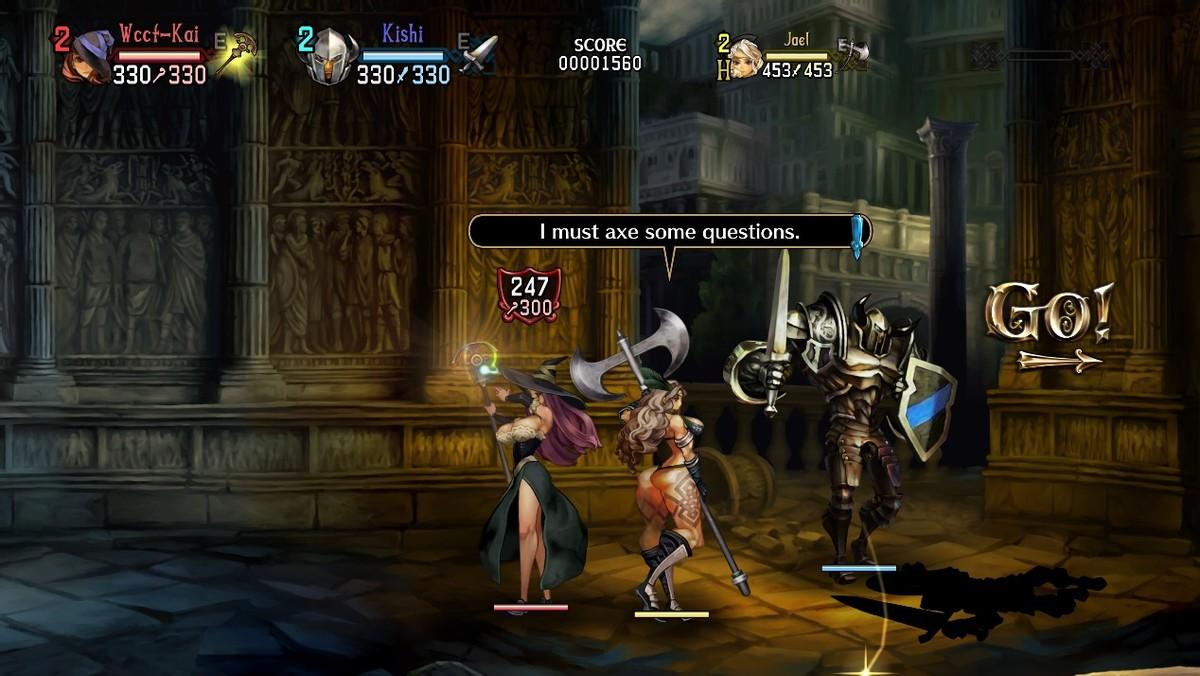Choose Jael's amazon portrait
1200x676 pixels.
(745, 58)
